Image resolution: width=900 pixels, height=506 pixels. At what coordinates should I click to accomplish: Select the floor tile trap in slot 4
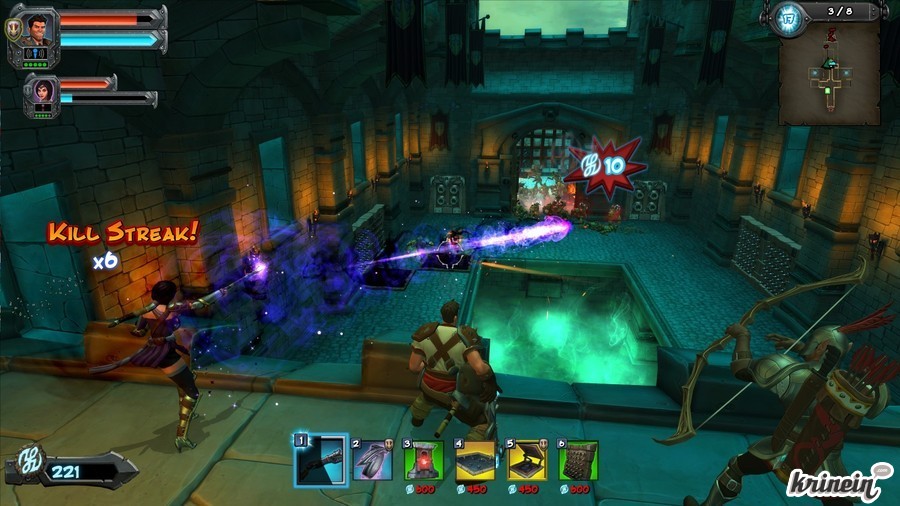pyautogui.click(x=475, y=461)
